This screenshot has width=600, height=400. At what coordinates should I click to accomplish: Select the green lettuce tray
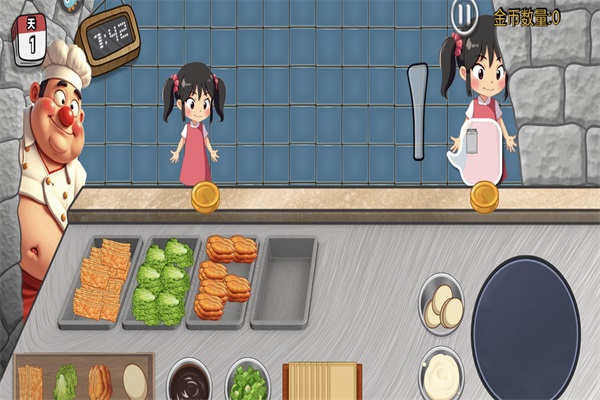[160, 282]
